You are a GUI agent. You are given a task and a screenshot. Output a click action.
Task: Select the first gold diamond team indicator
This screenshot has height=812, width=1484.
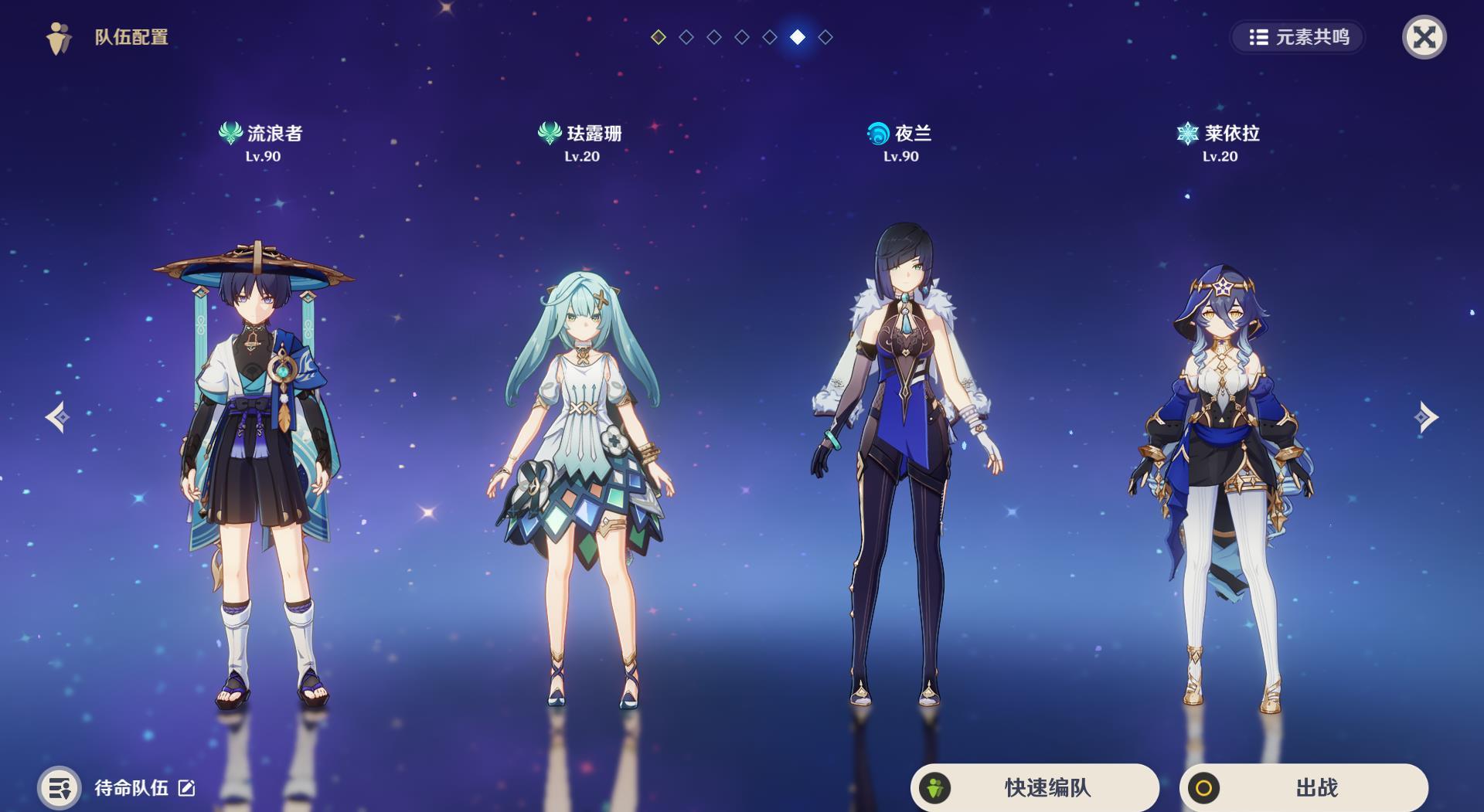pos(658,35)
